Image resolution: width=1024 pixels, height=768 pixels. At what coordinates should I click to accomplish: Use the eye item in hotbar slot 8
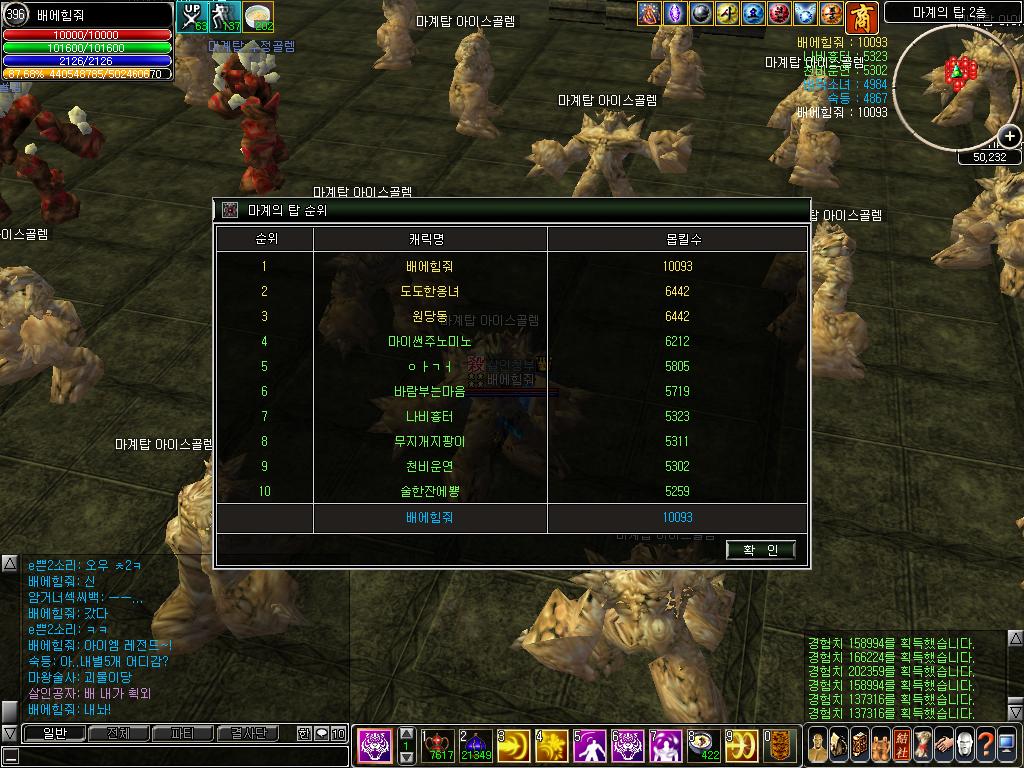click(703, 745)
